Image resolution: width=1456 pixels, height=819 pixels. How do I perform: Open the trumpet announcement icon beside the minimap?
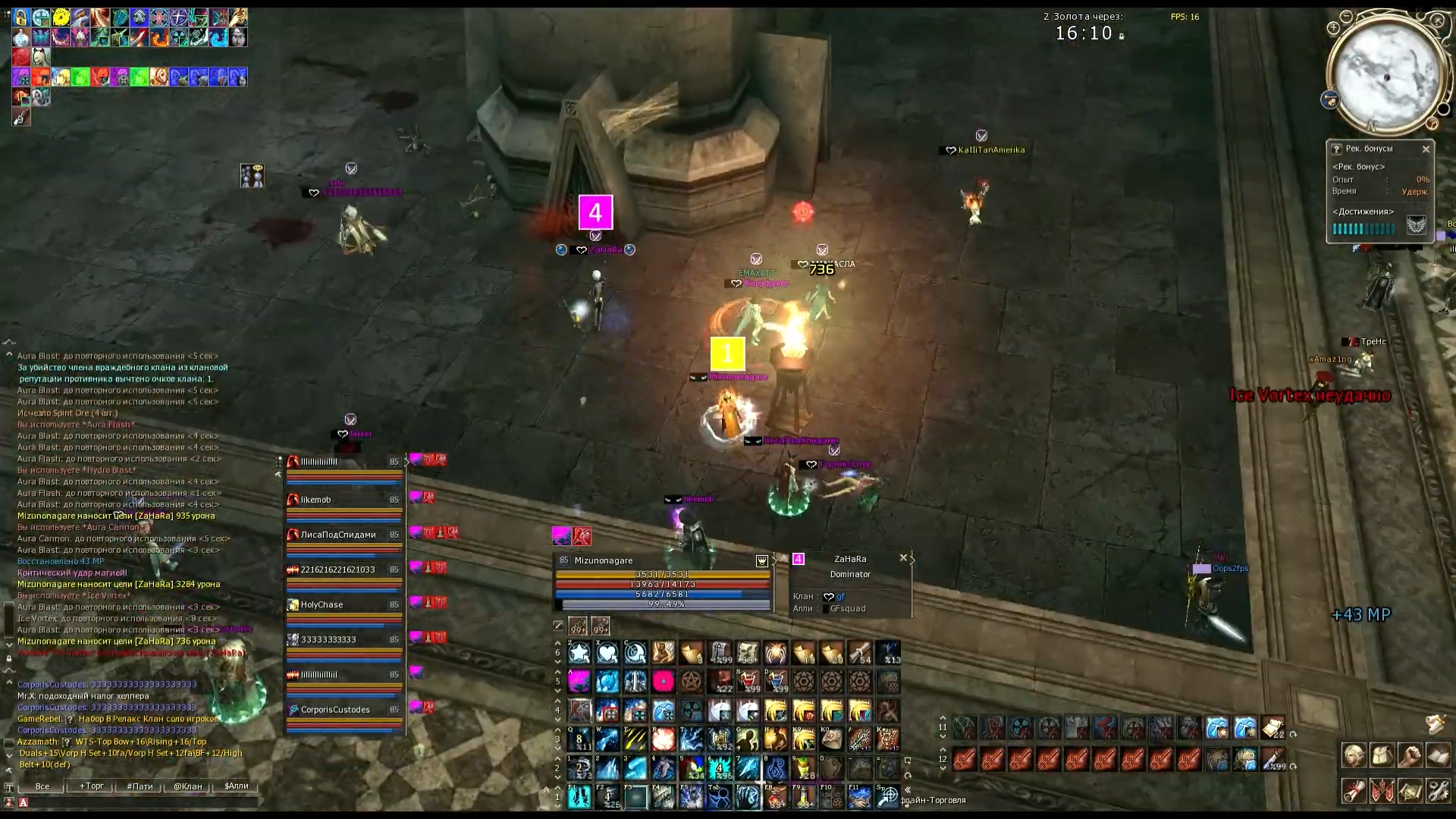(x=1330, y=99)
